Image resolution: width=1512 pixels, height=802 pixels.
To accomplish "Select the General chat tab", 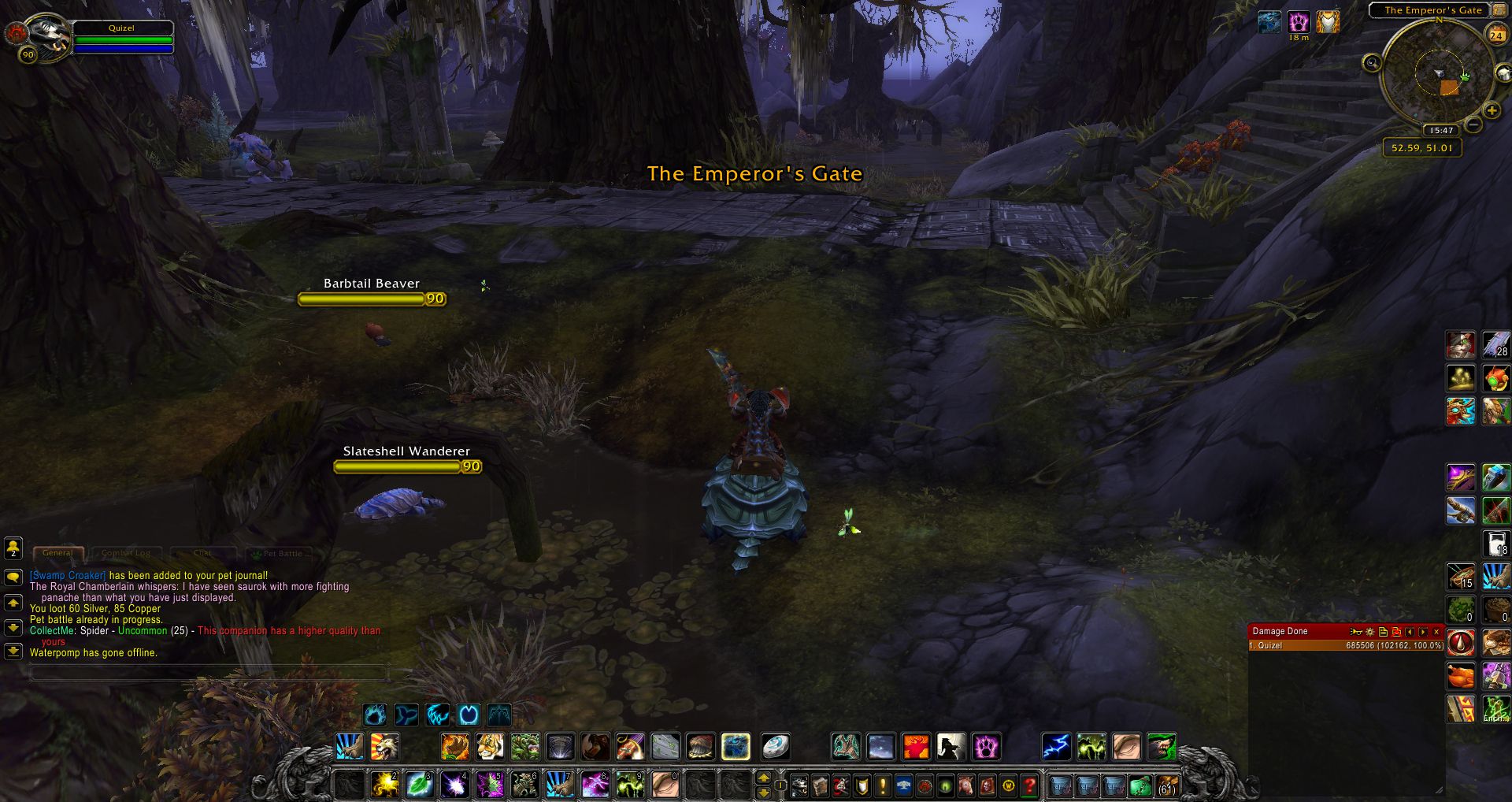I will (57, 553).
